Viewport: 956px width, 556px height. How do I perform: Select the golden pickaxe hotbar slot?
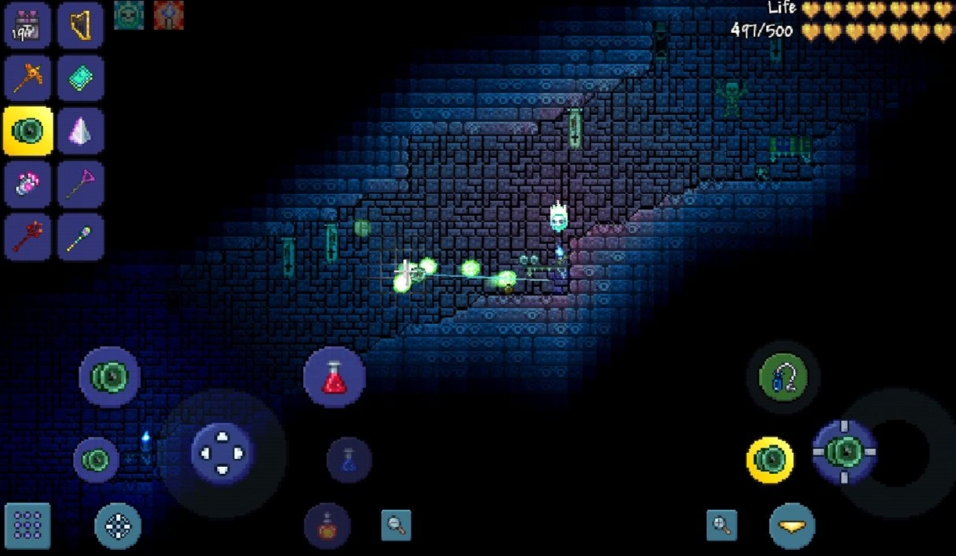point(28,78)
